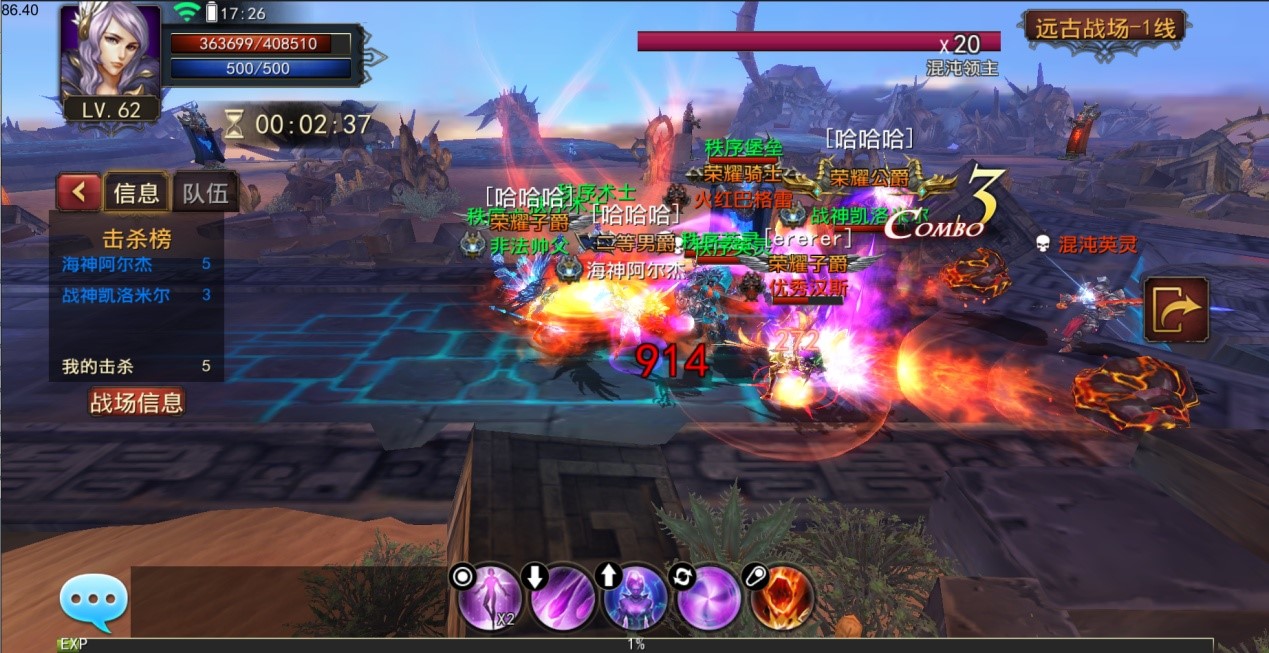Open the 战场信息 battlefield info button

(137, 403)
